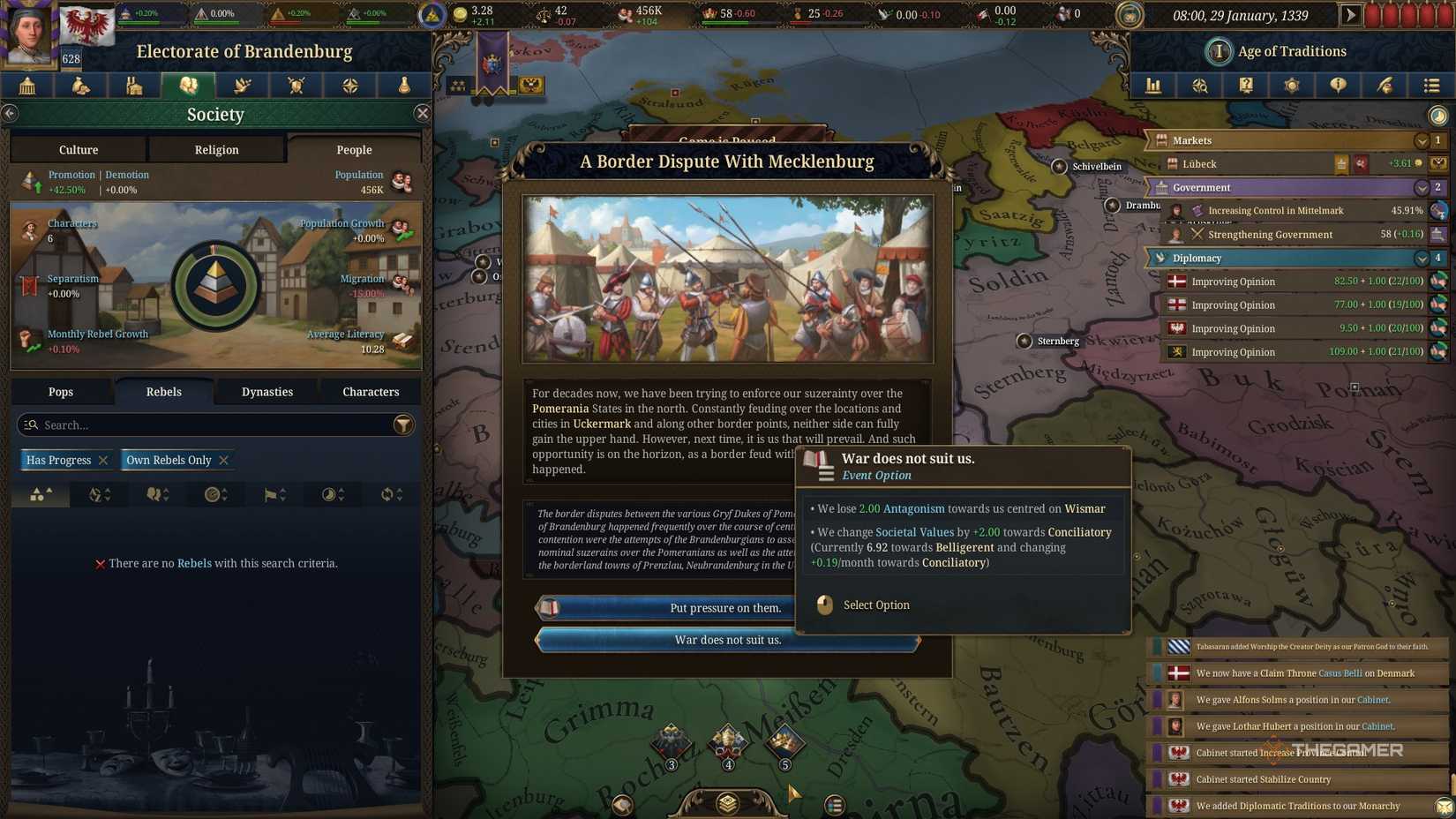1456x819 pixels.
Task: Open the government building panel icon
Action: (26, 86)
